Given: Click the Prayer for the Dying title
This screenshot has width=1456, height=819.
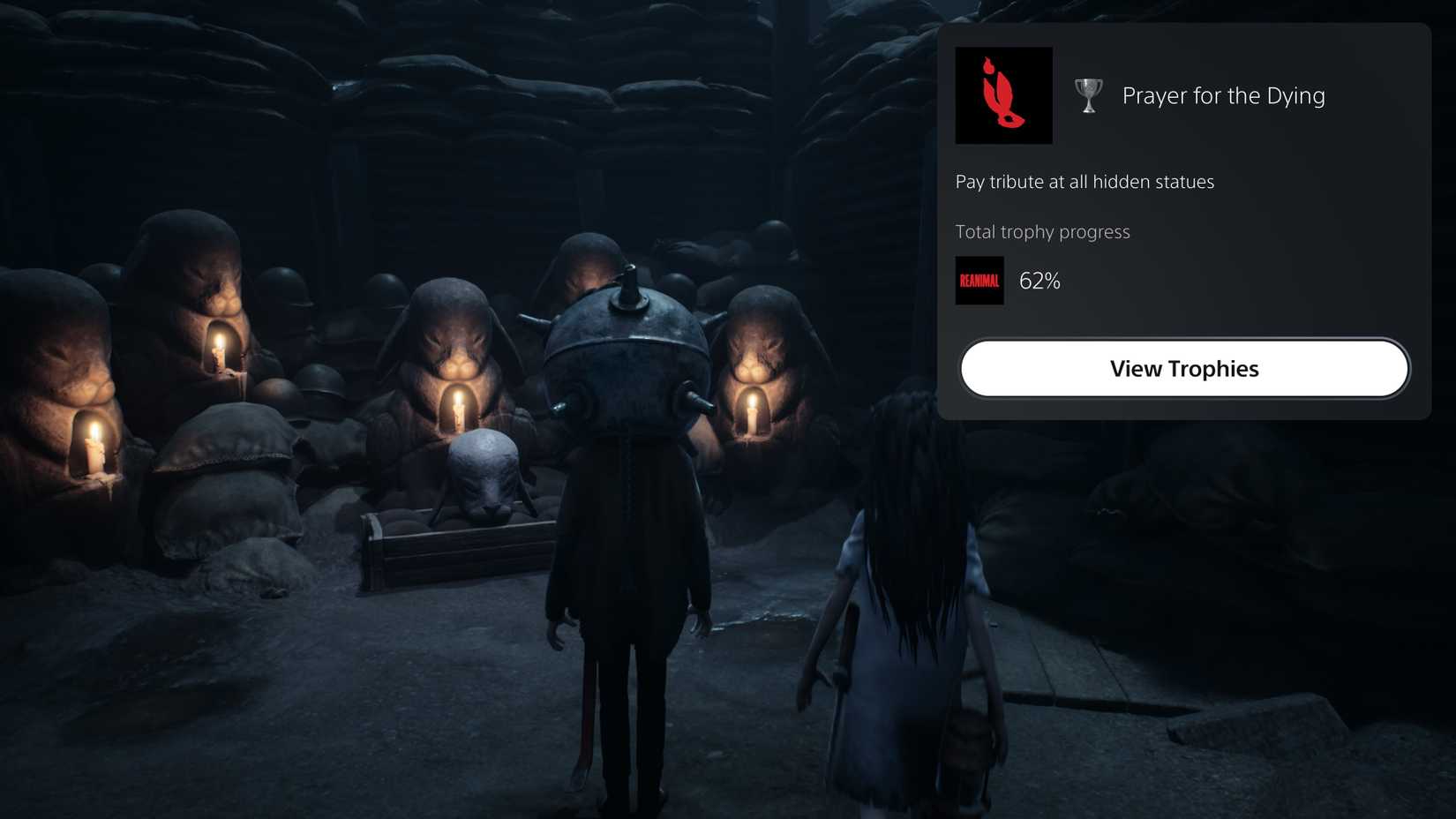Looking at the screenshot, I should (1223, 95).
